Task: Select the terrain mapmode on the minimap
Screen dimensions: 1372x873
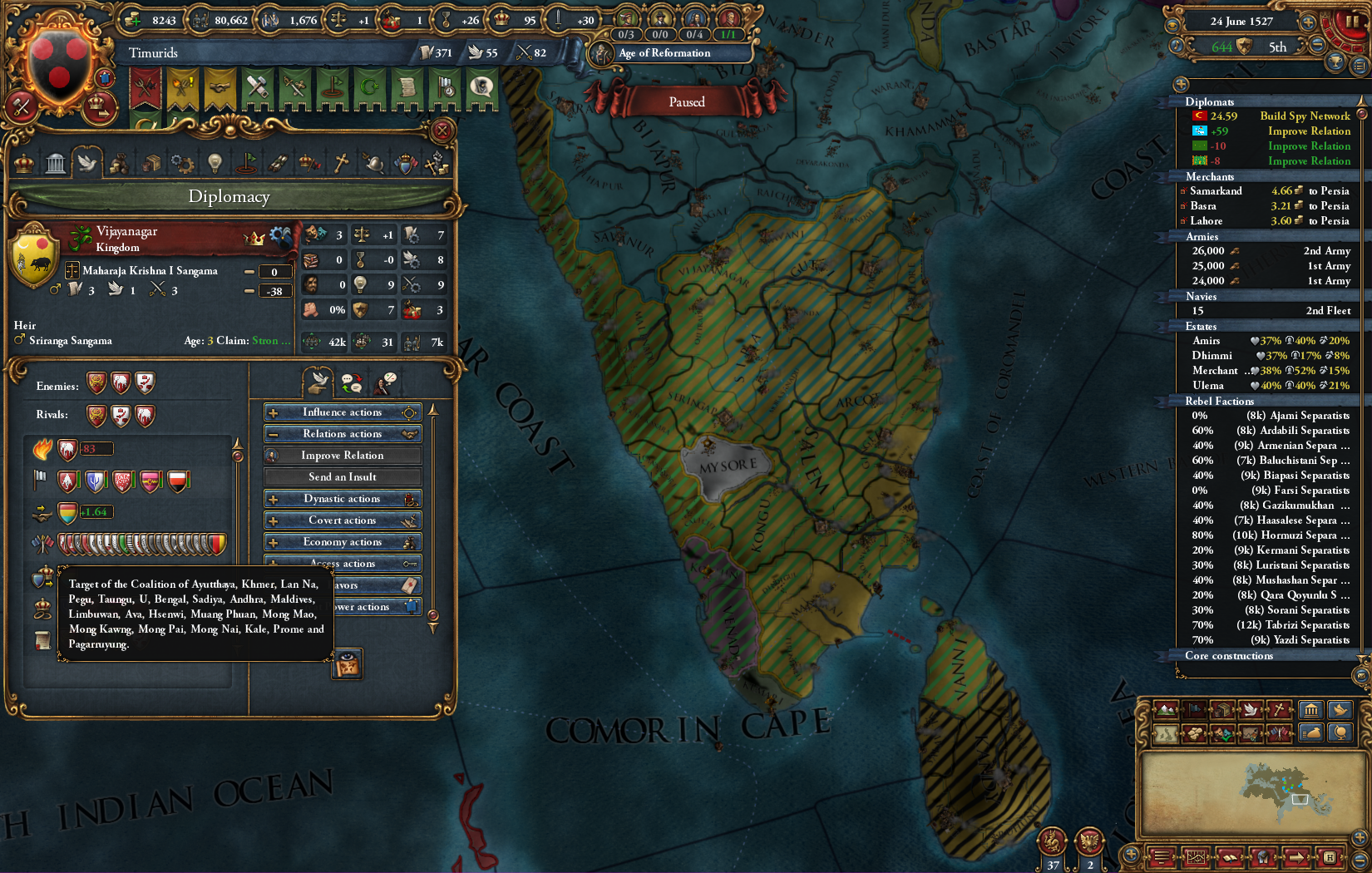Action: 1166,711
